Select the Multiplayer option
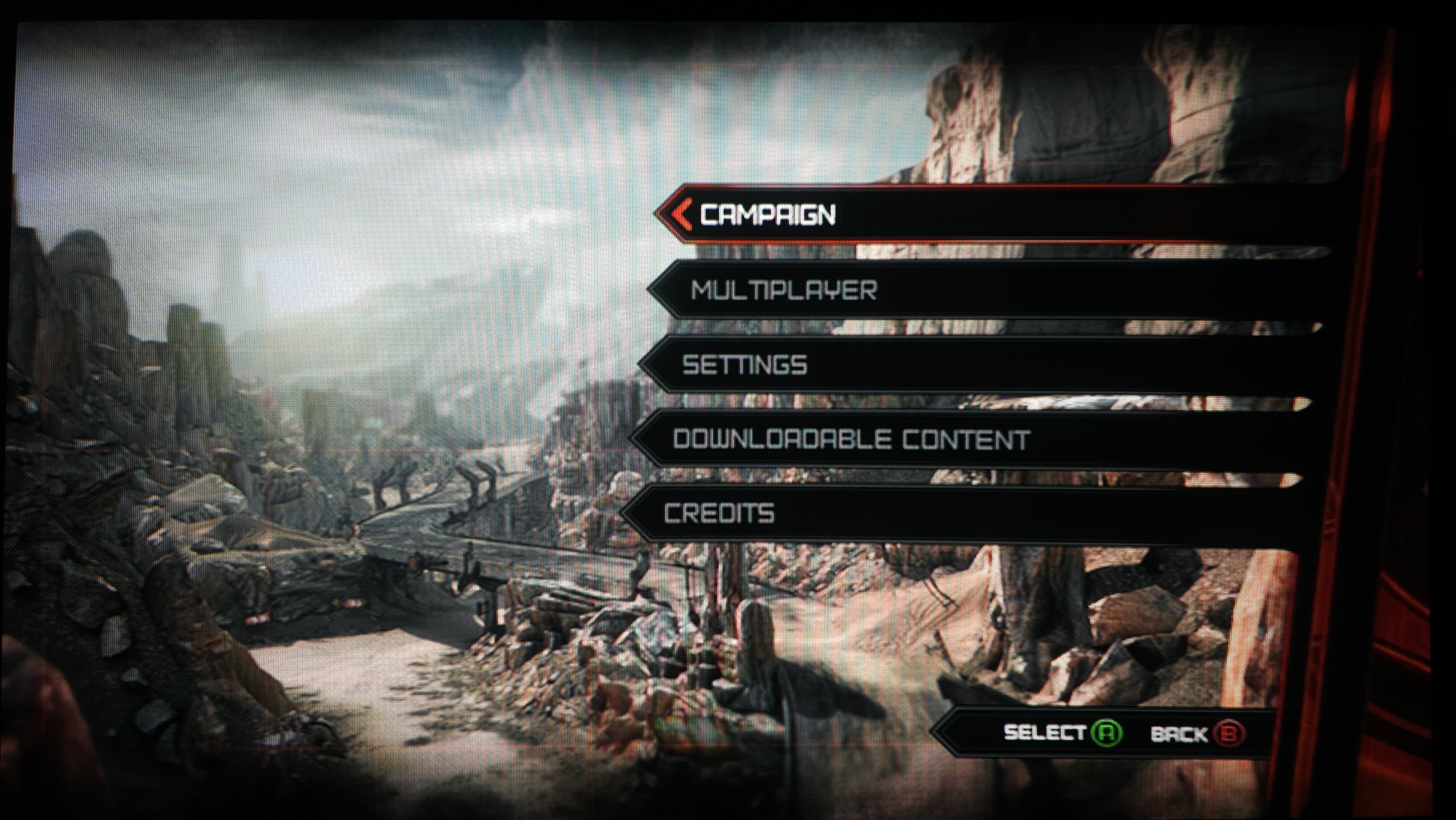This screenshot has height=820, width=1456. tap(784, 291)
